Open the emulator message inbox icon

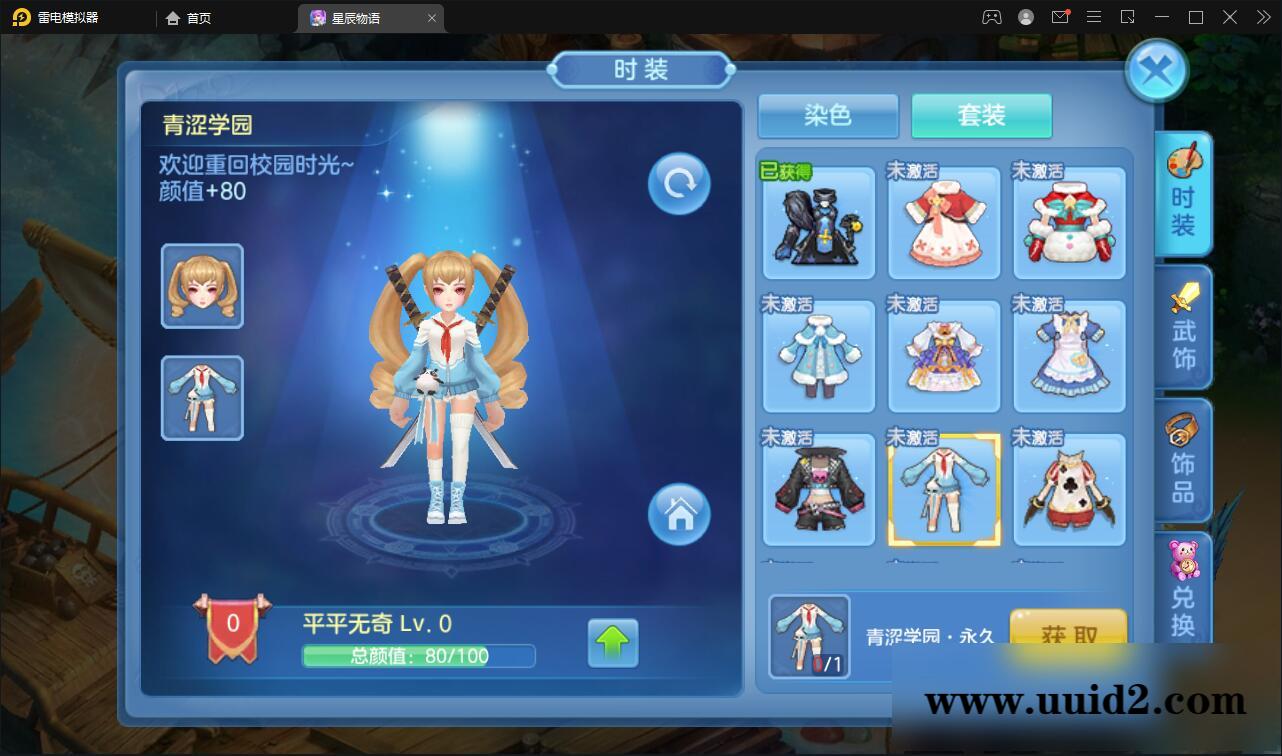pos(1061,17)
